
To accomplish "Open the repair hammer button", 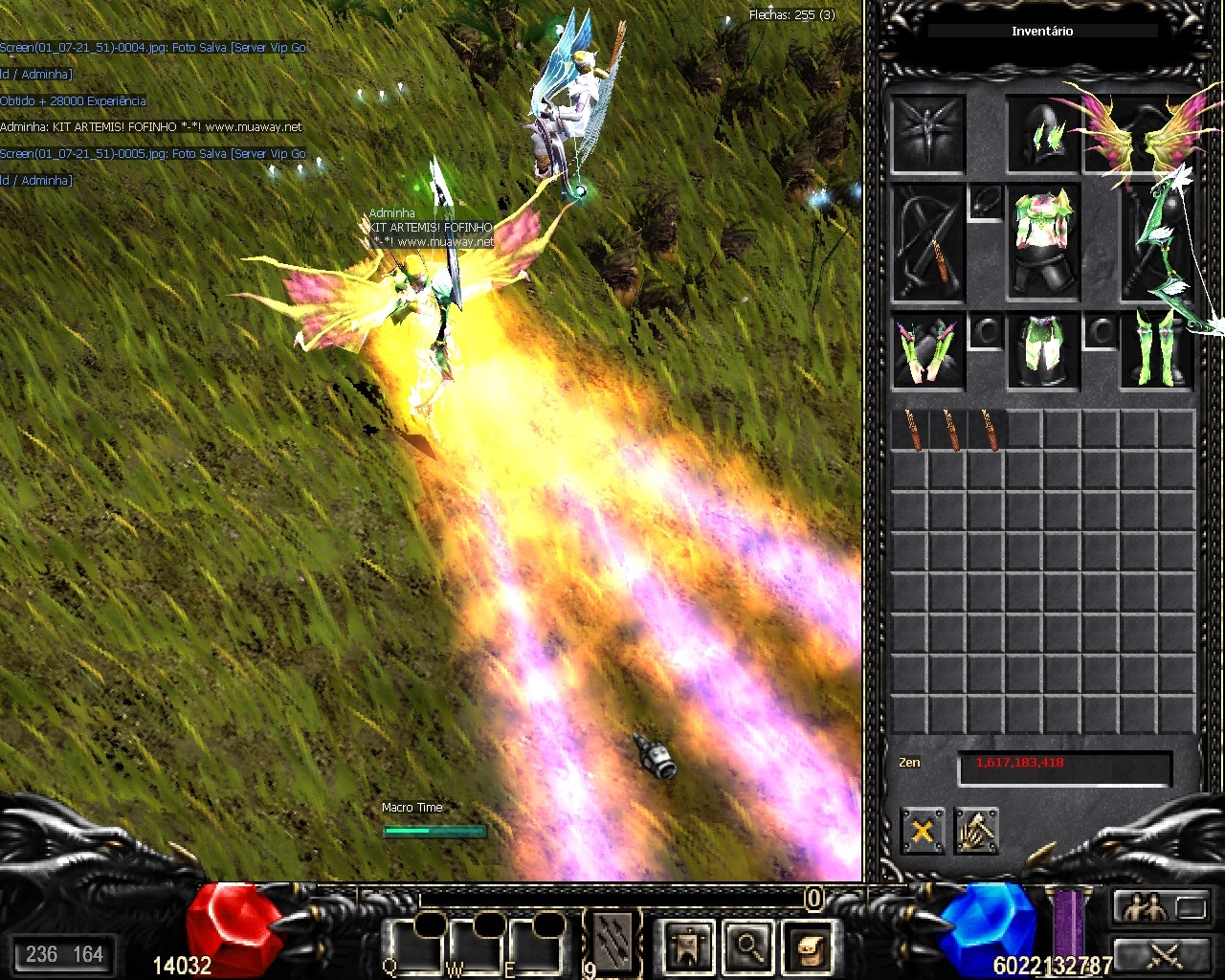I will [976, 830].
